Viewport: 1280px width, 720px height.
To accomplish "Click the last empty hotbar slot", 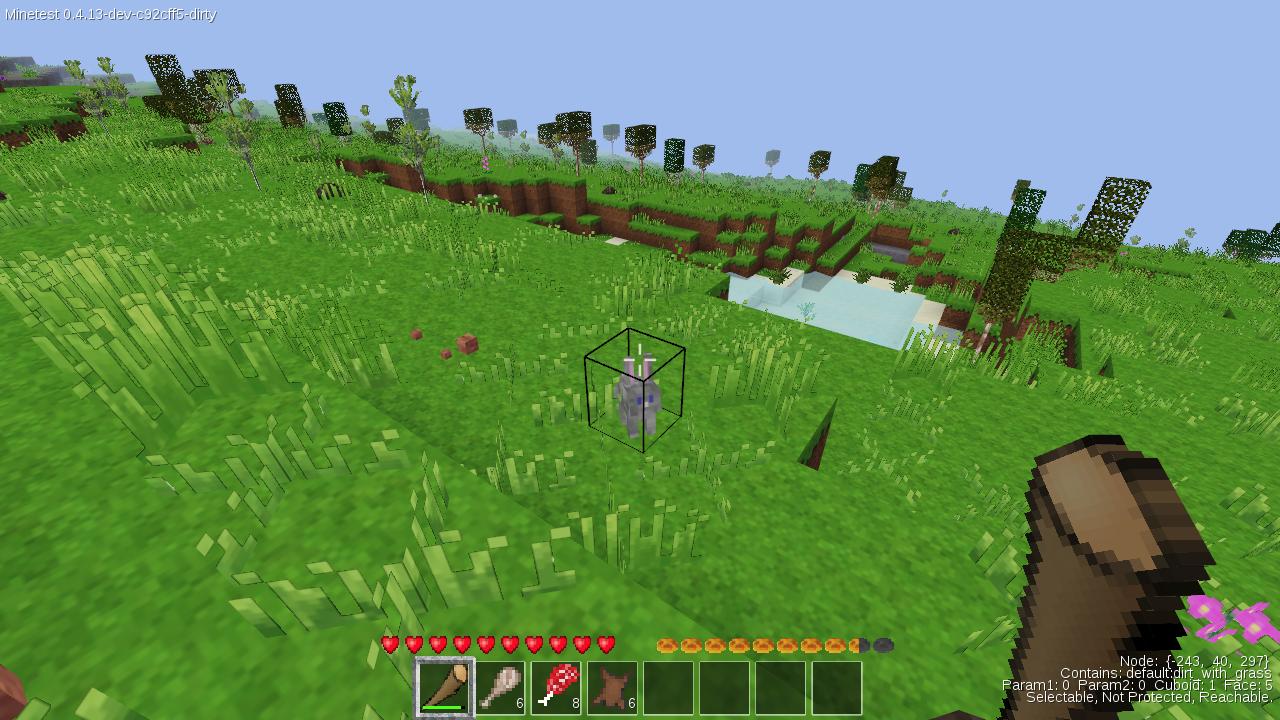I will (840, 688).
